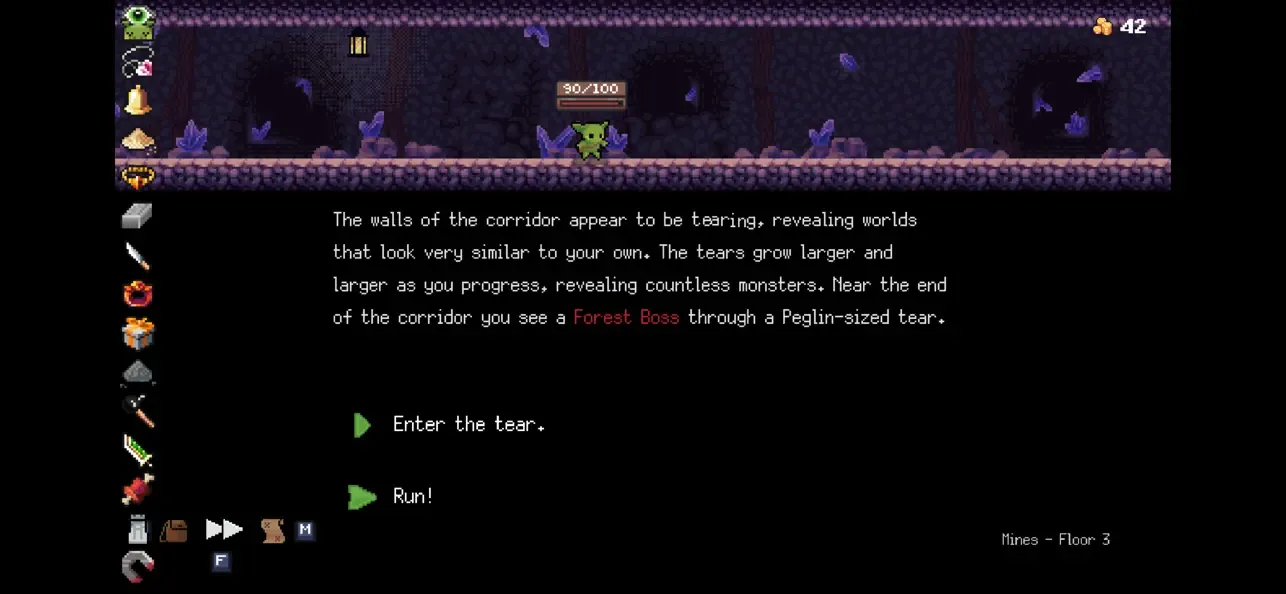The height and width of the screenshot is (594, 1286).
Task: Inspect the salt shaker relic
Action: (138, 529)
